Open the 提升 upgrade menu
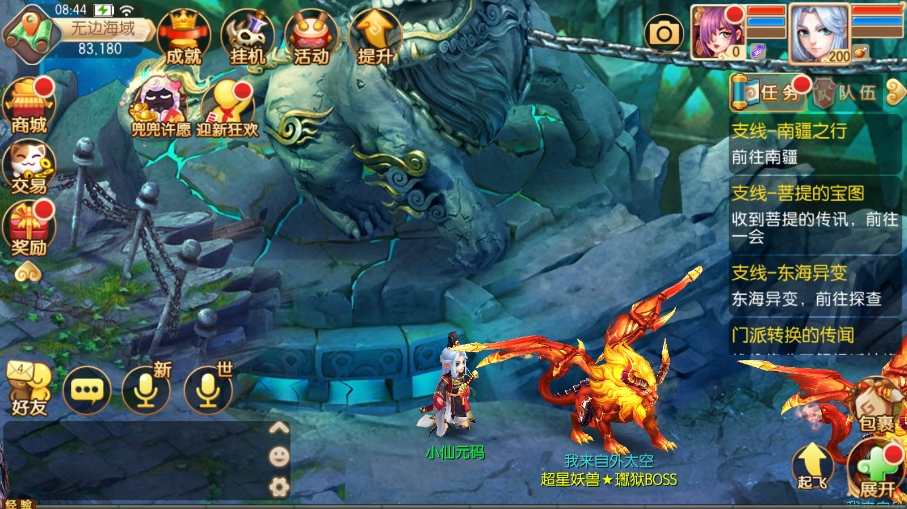 375,38
